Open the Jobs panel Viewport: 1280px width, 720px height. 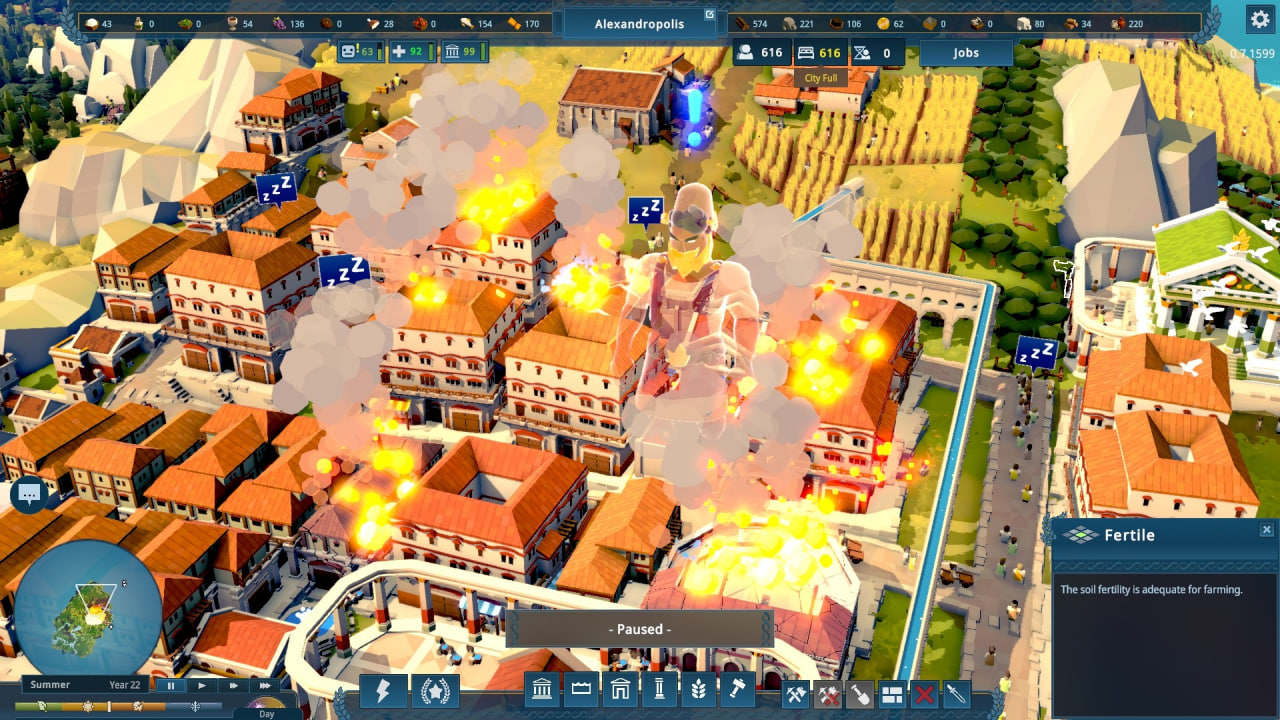point(965,53)
